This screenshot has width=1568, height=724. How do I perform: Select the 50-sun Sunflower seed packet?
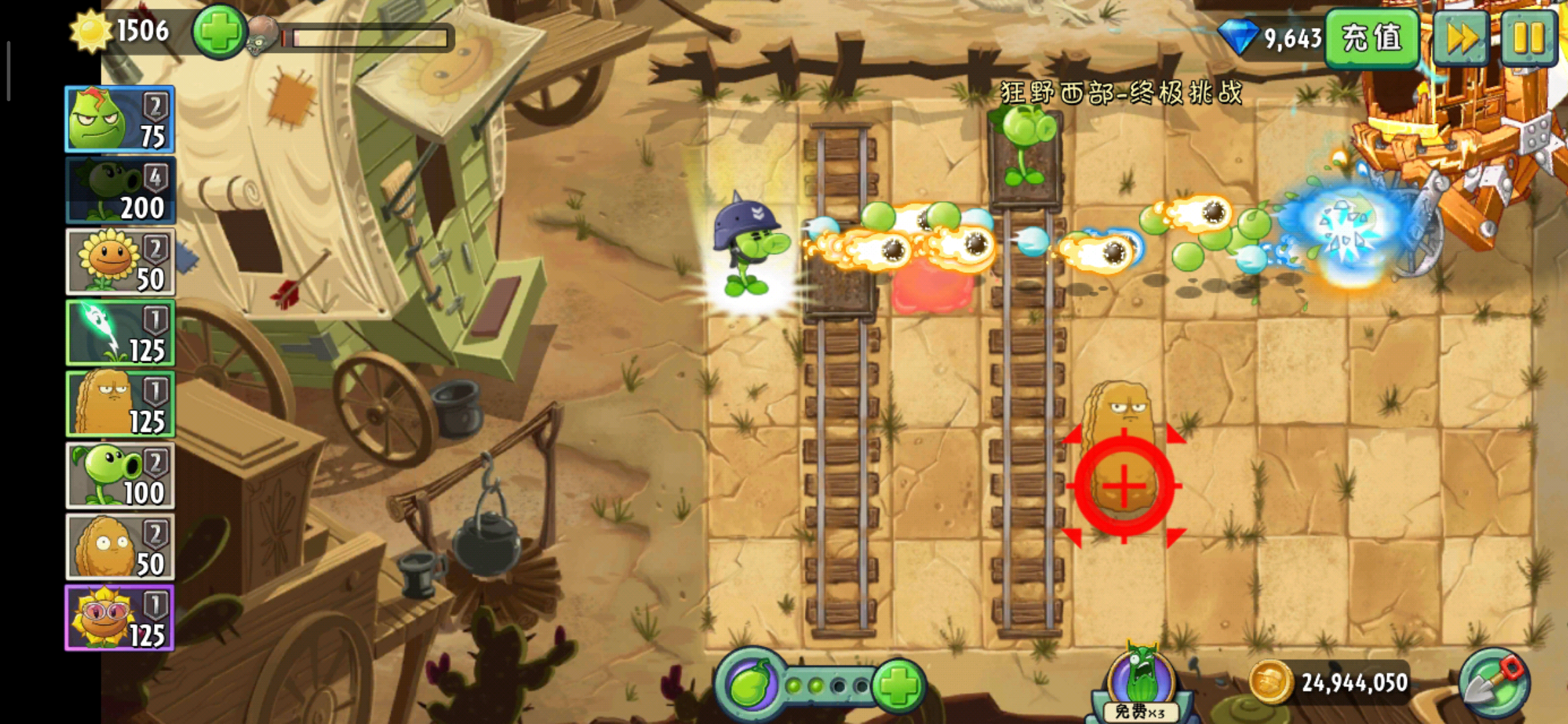pos(120,261)
